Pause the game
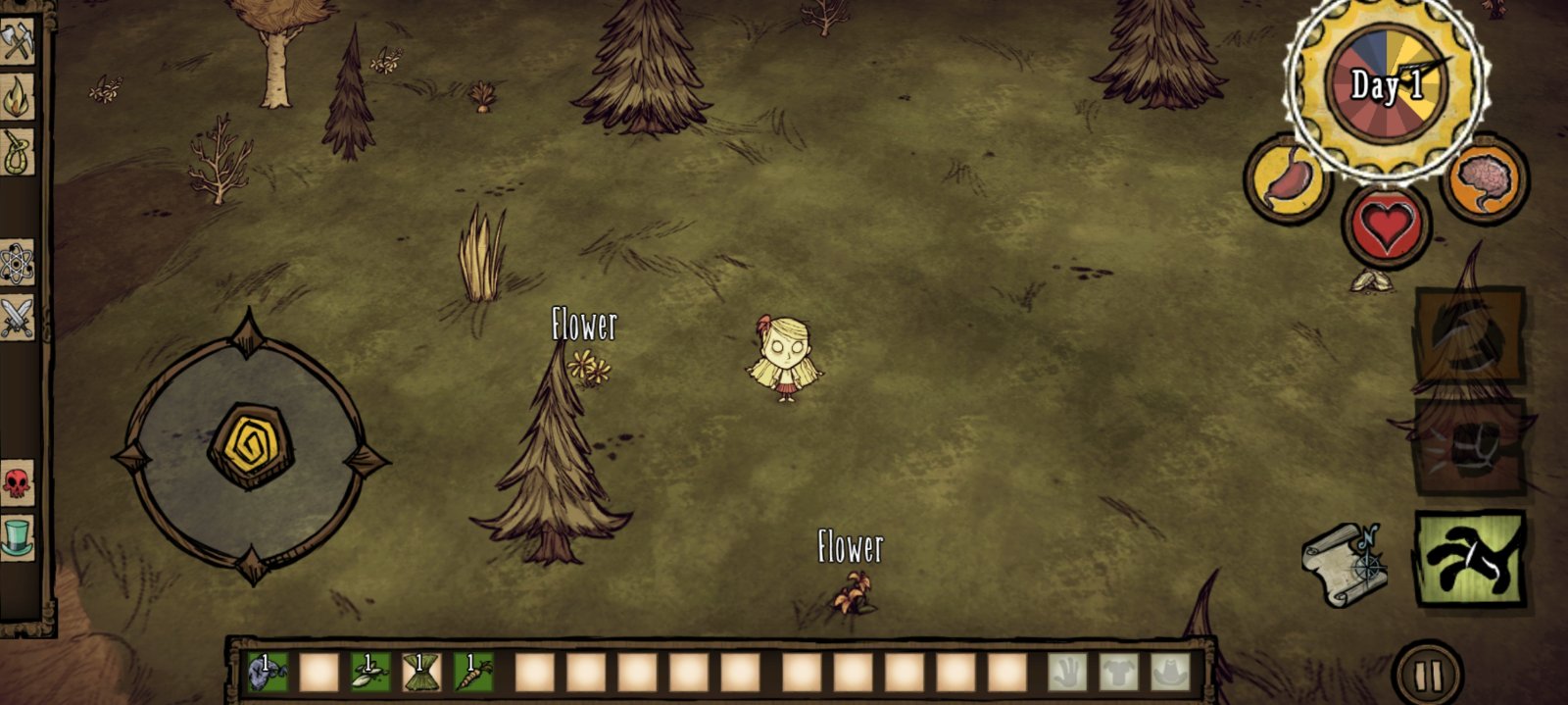The height and width of the screenshot is (705, 1568). 1428,676
